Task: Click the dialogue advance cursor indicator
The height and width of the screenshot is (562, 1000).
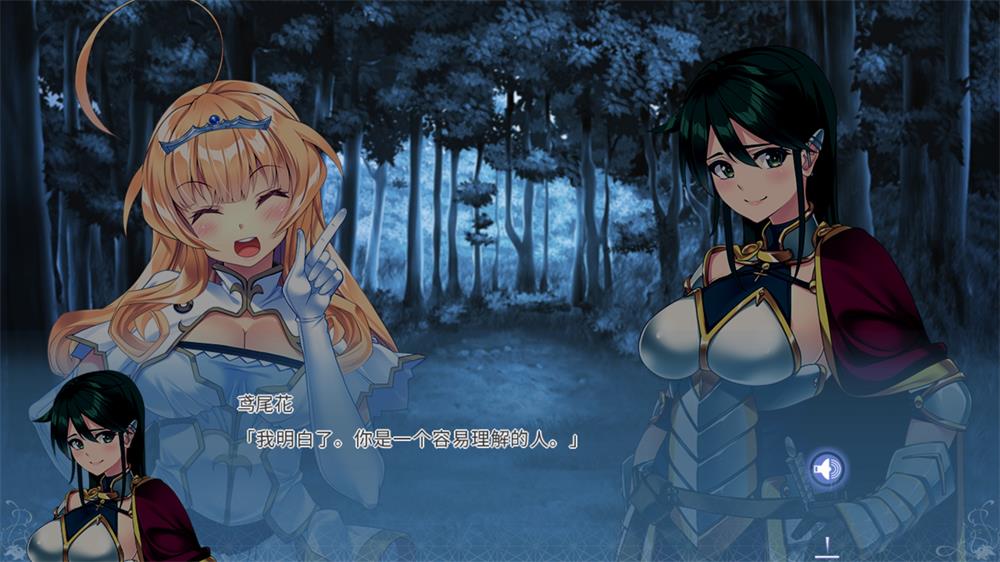Action: click(x=826, y=546)
